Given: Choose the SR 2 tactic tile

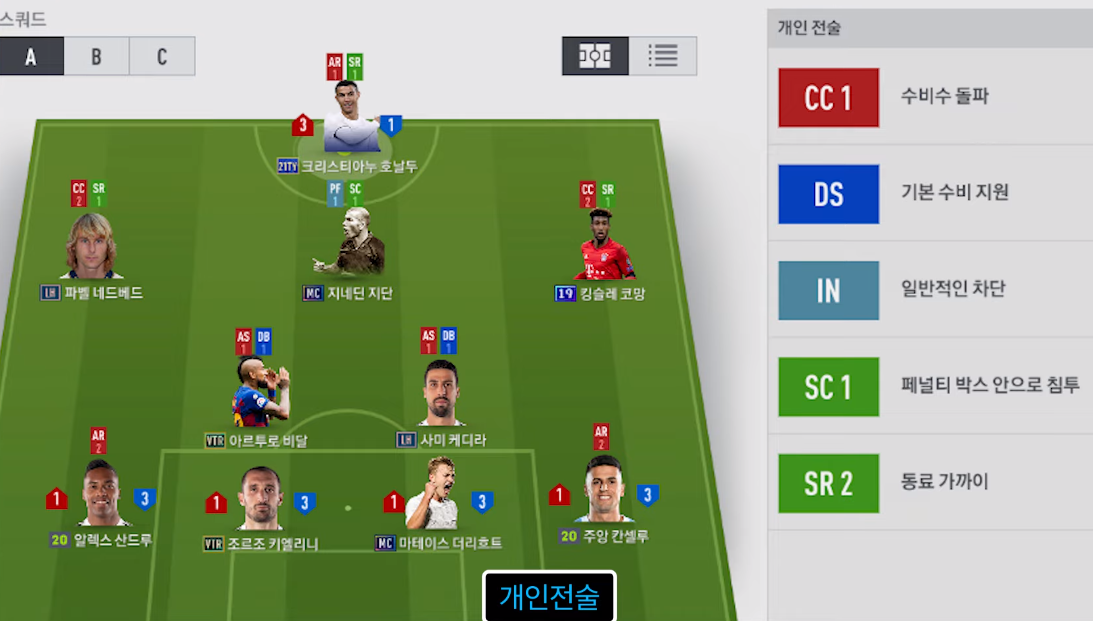Looking at the screenshot, I should click(x=828, y=483).
